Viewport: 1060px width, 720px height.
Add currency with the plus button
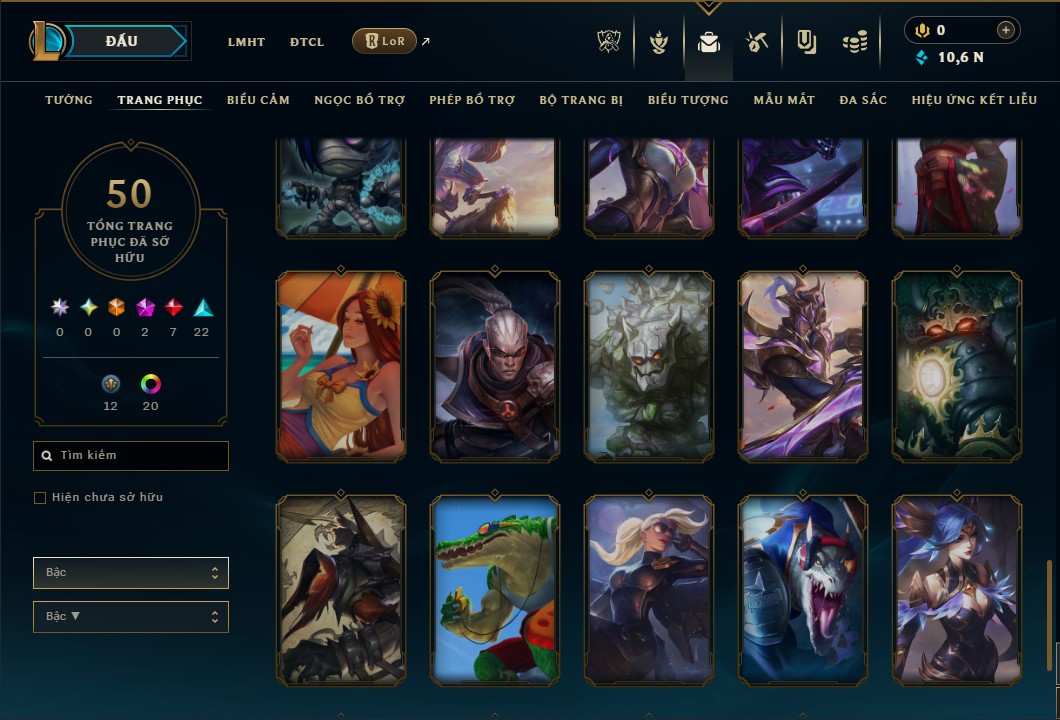tap(1006, 30)
